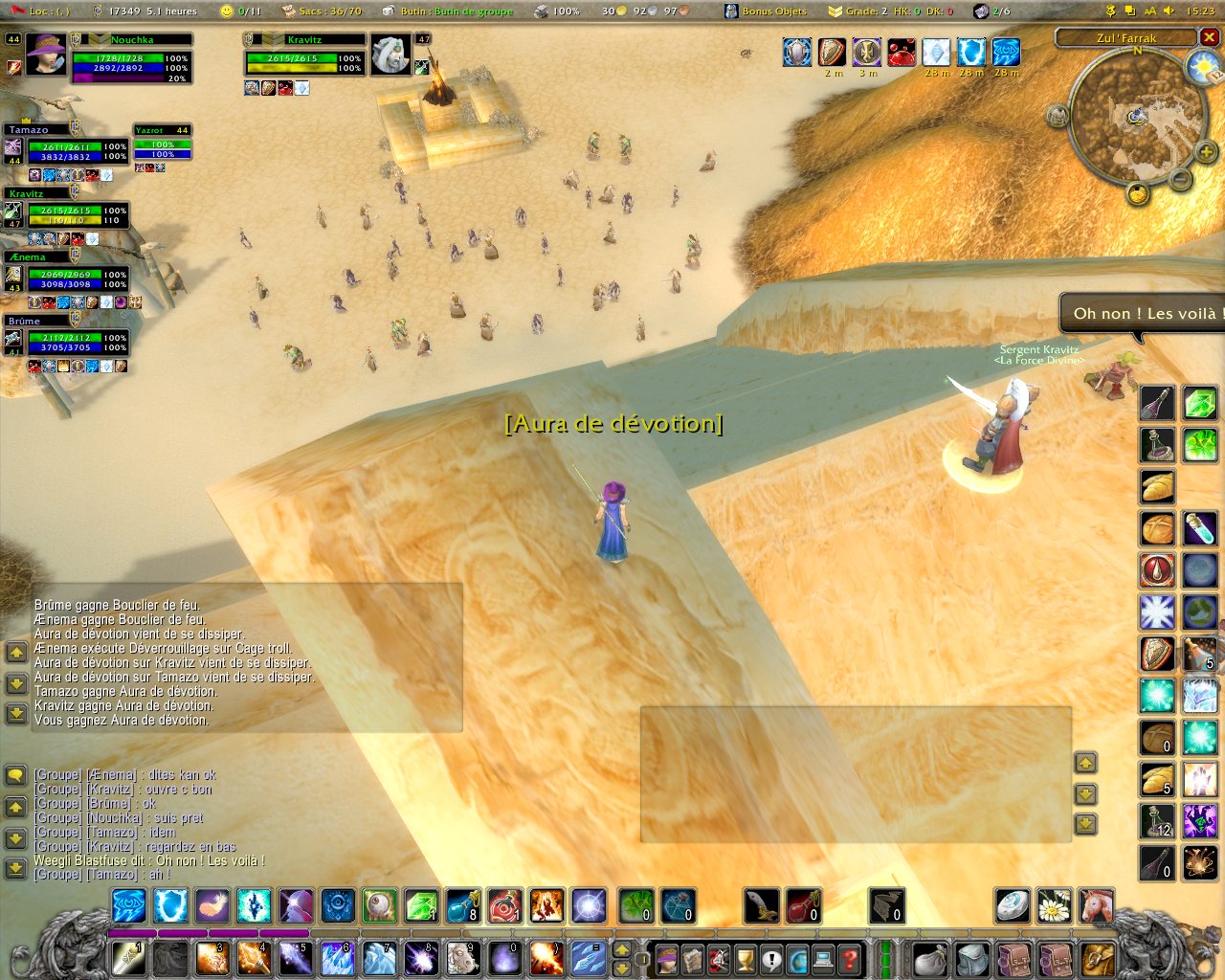Zoom in the minimap with plus button
Viewport: 1225px width, 980px height.
1206,151
